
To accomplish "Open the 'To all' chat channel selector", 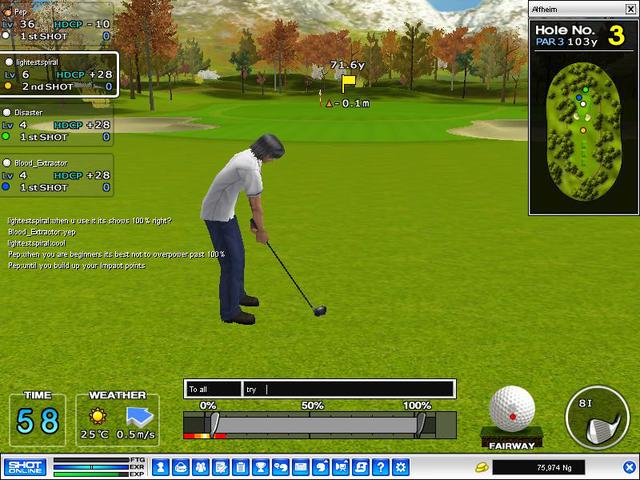I will tap(214, 389).
